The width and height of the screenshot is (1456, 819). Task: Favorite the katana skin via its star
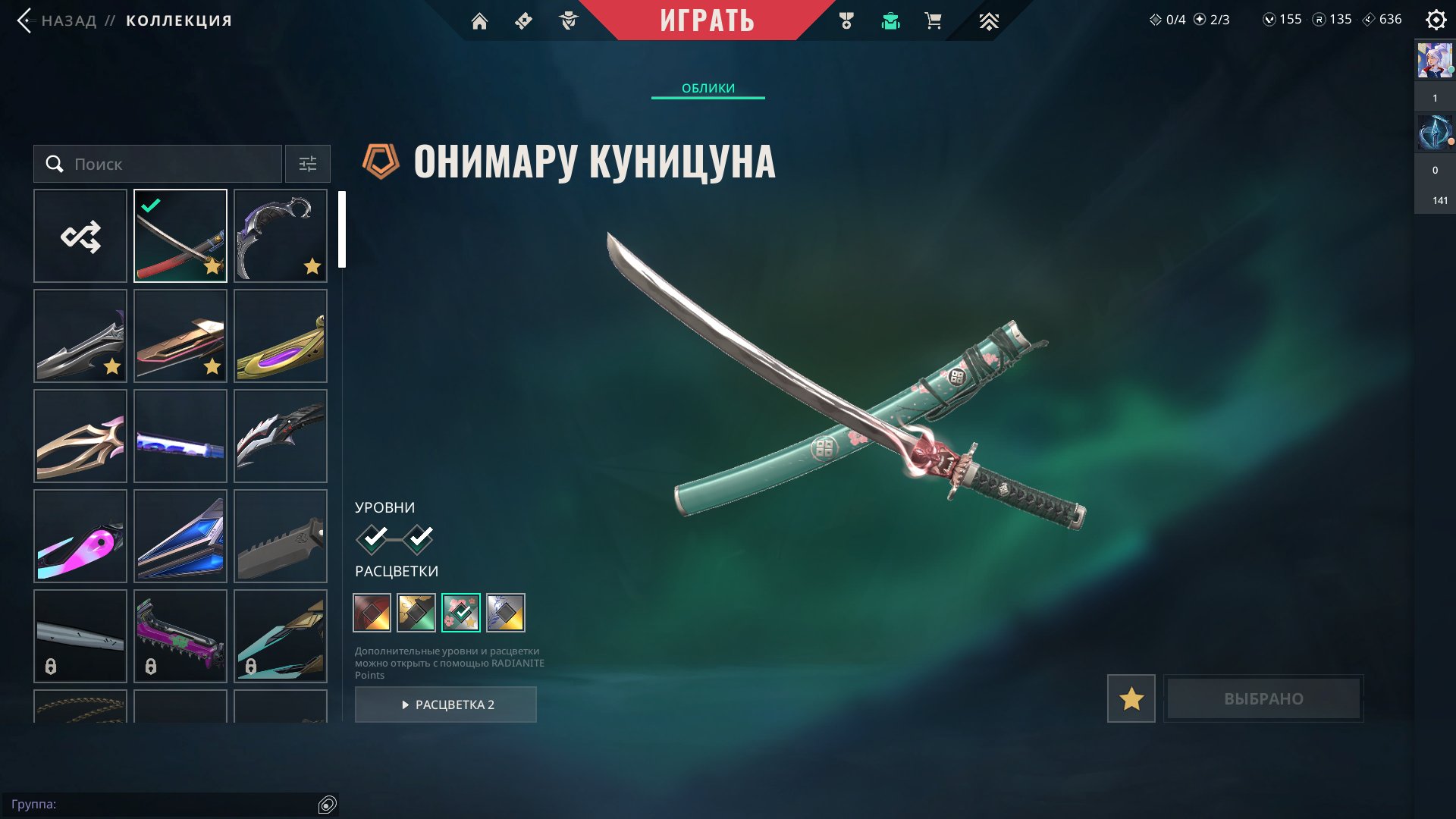pos(213,267)
